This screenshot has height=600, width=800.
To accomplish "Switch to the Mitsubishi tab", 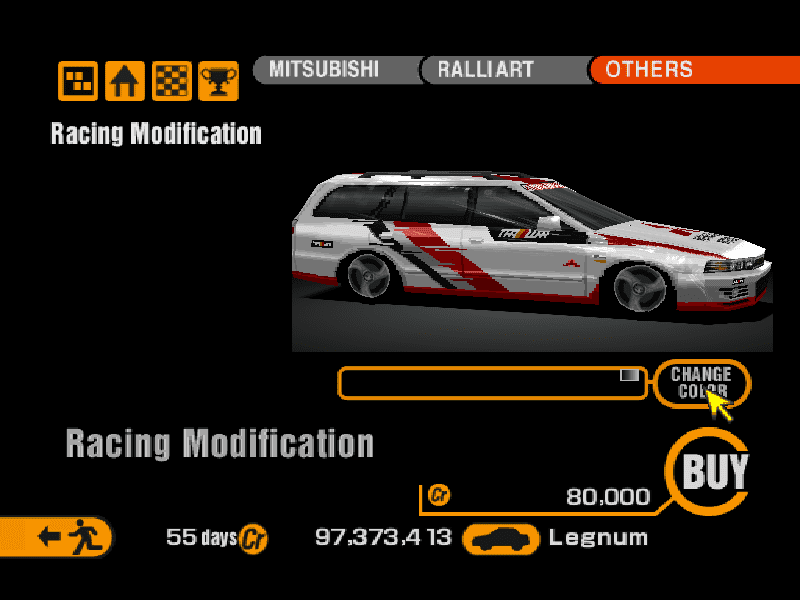I will [x=323, y=70].
